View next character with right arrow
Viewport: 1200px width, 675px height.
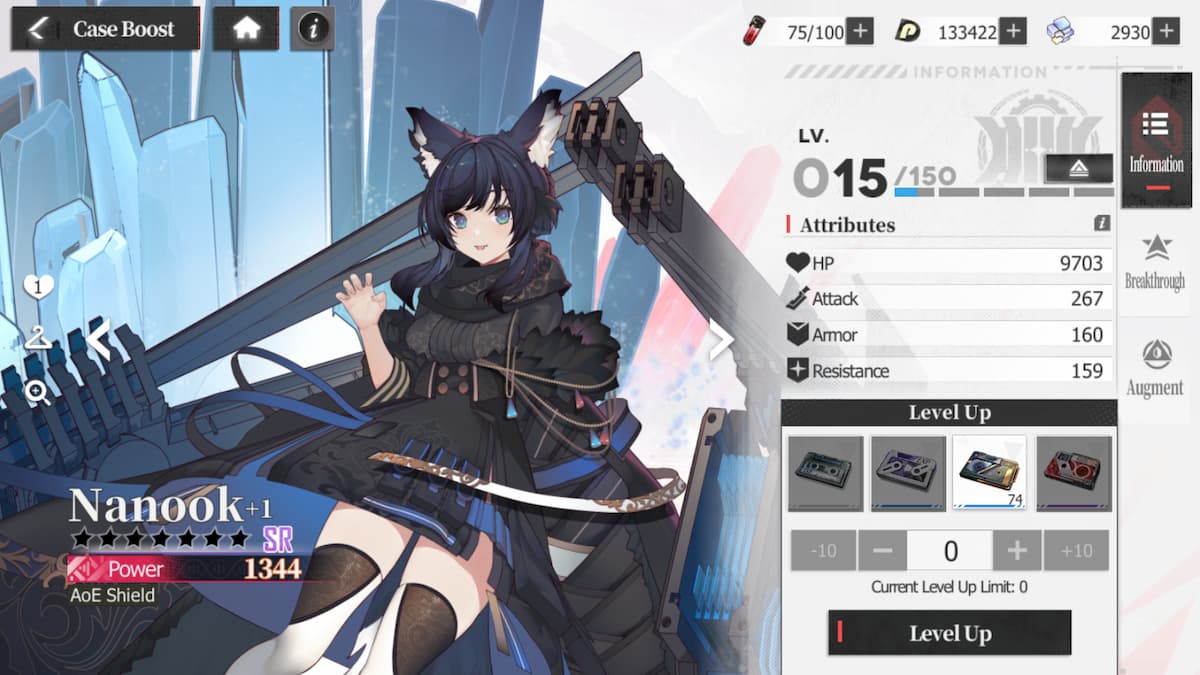[721, 341]
